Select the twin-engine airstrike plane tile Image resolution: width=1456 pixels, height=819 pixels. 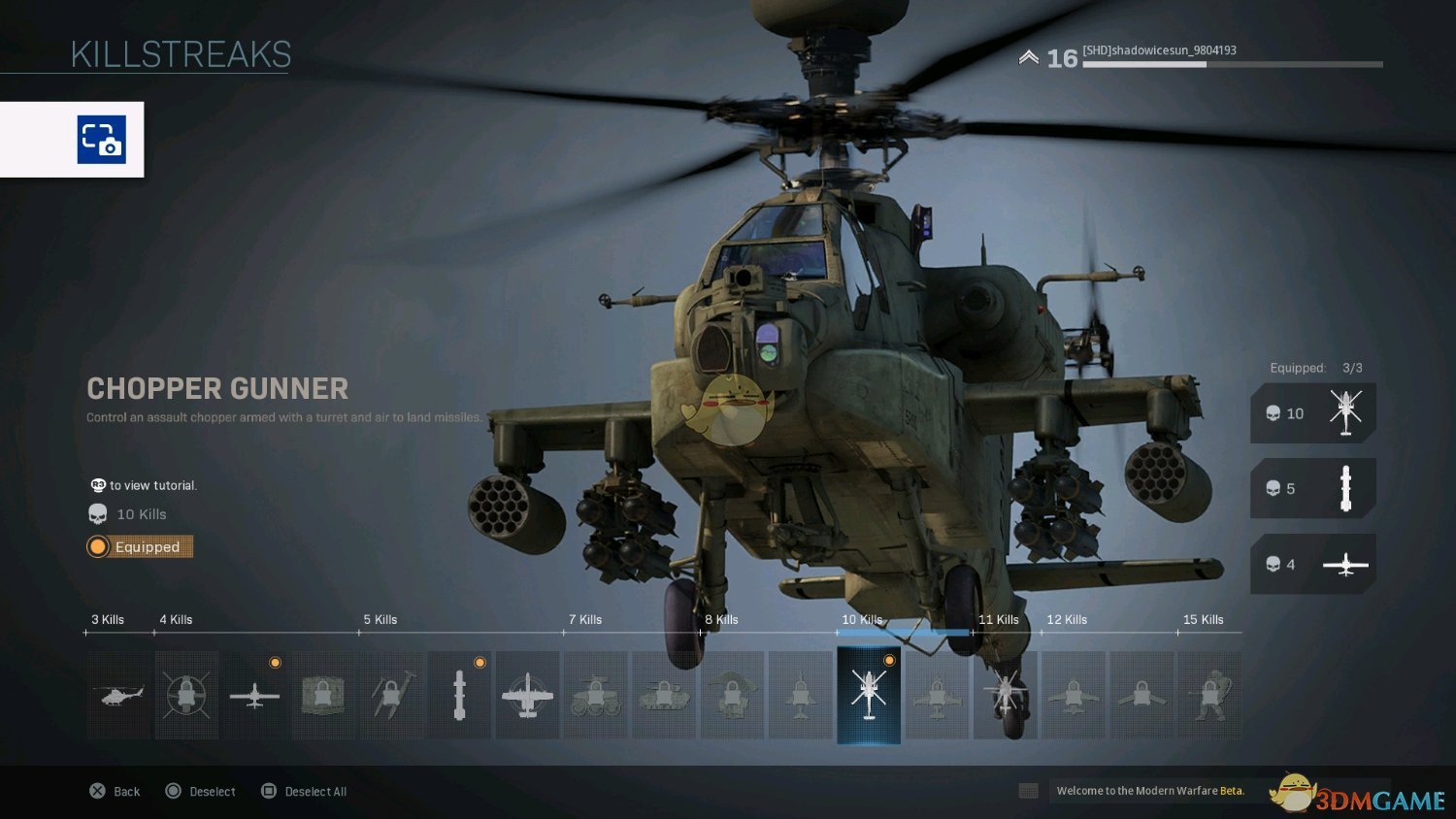pyautogui.click(x=527, y=695)
